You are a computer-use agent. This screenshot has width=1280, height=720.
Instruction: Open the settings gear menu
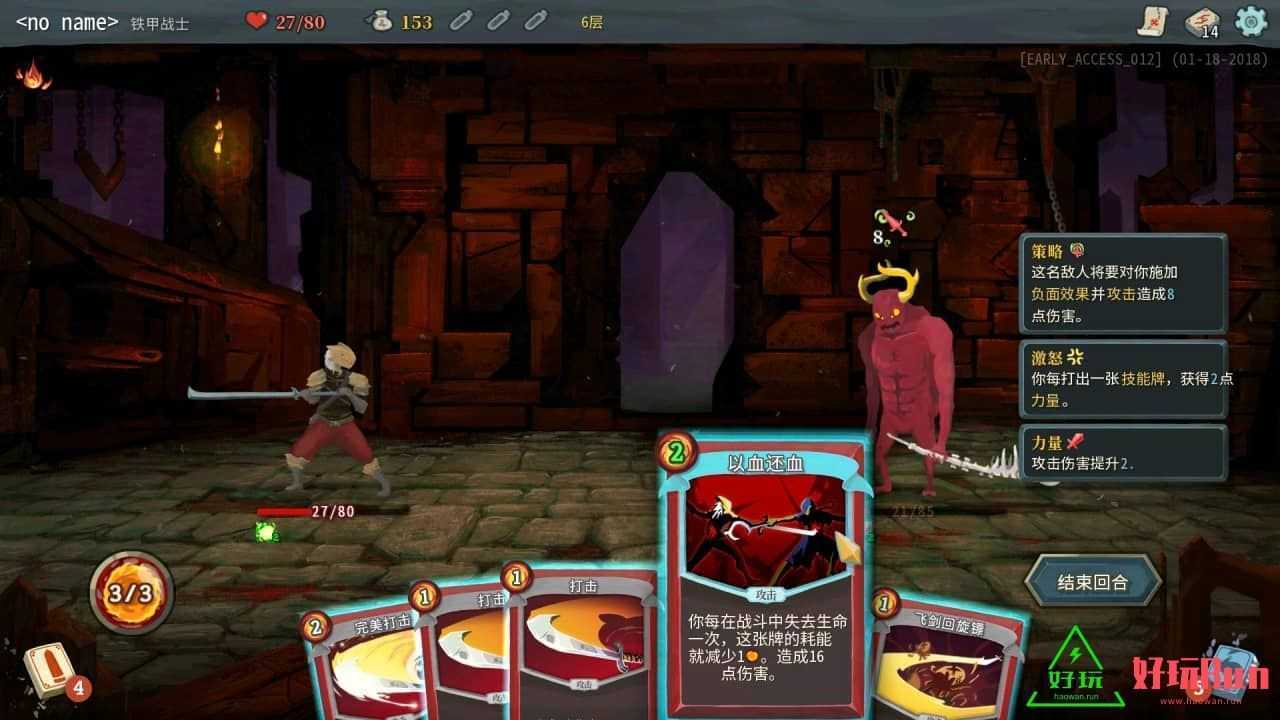click(x=1251, y=21)
